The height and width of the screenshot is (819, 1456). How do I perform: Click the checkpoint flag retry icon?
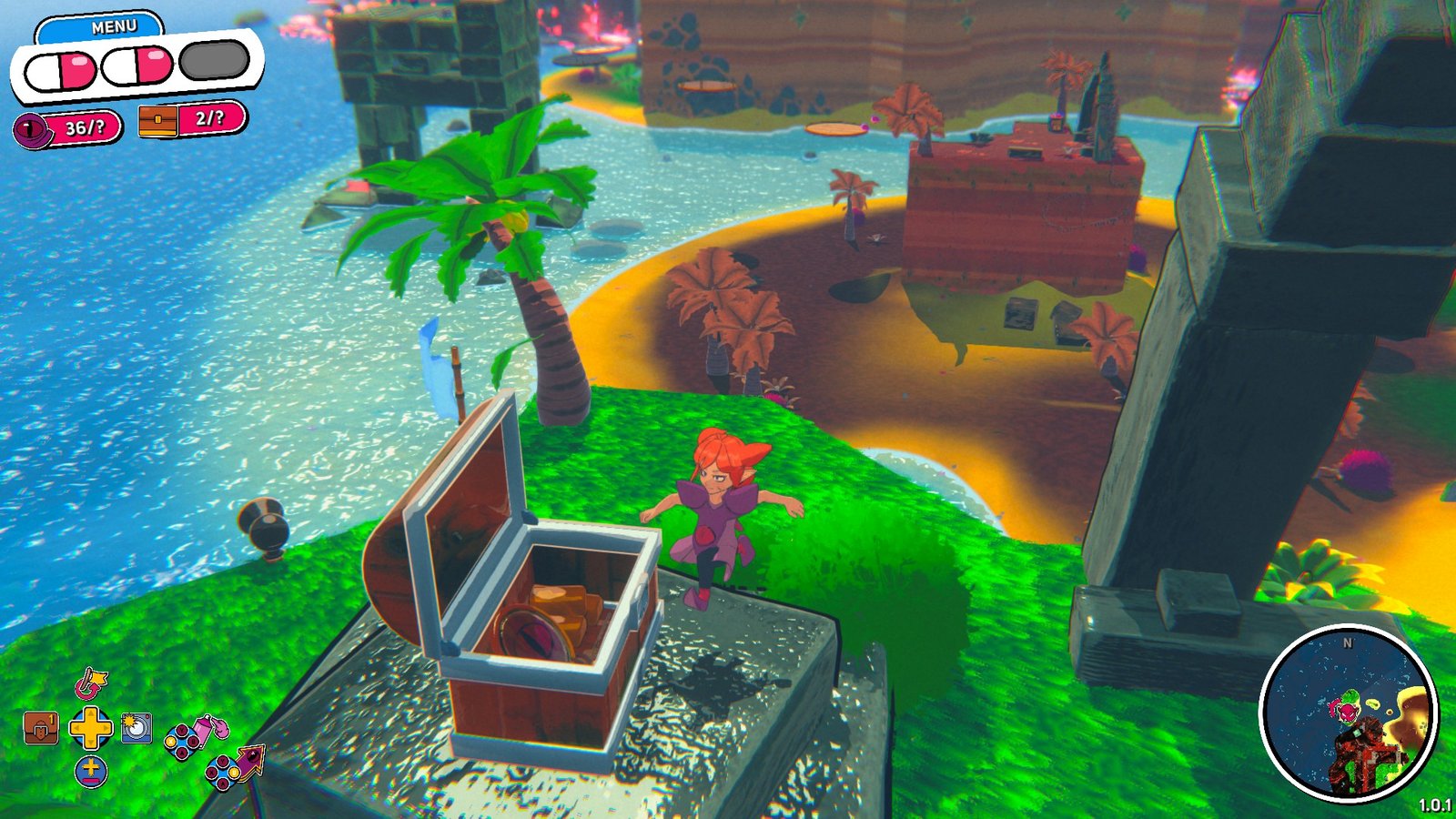[90, 685]
